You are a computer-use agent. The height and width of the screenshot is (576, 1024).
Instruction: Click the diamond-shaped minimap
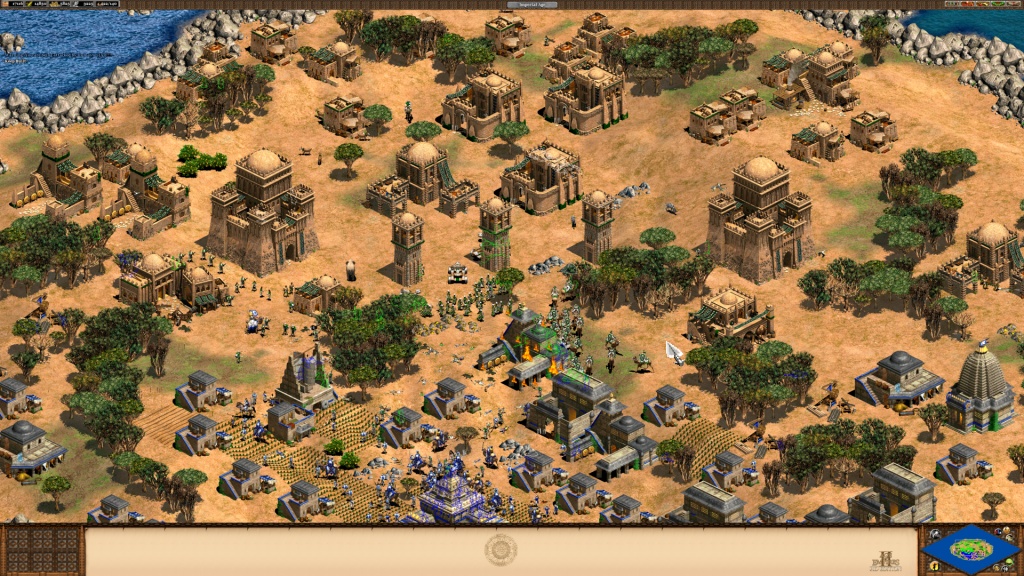click(970, 548)
